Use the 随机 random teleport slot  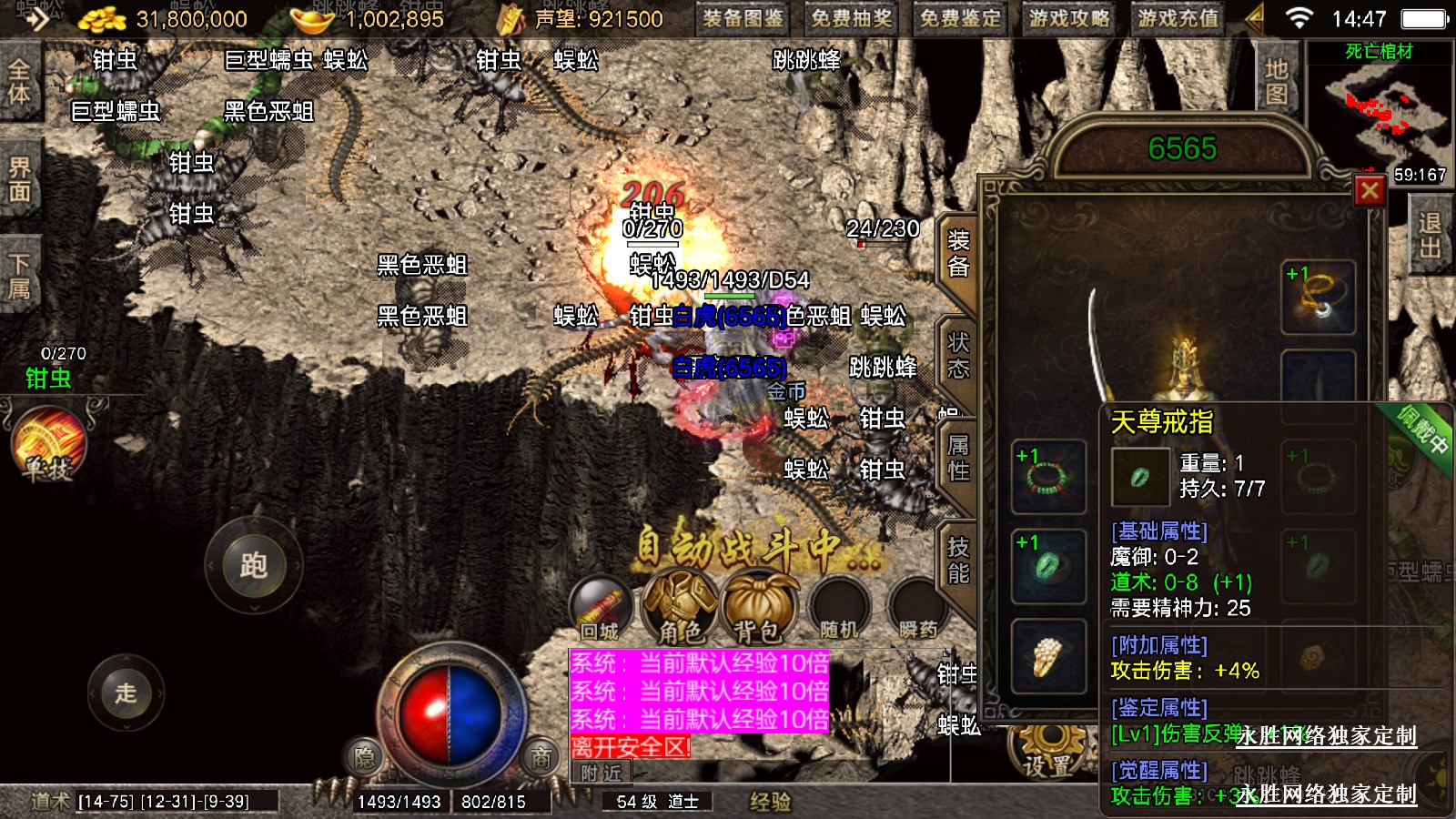(x=838, y=610)
